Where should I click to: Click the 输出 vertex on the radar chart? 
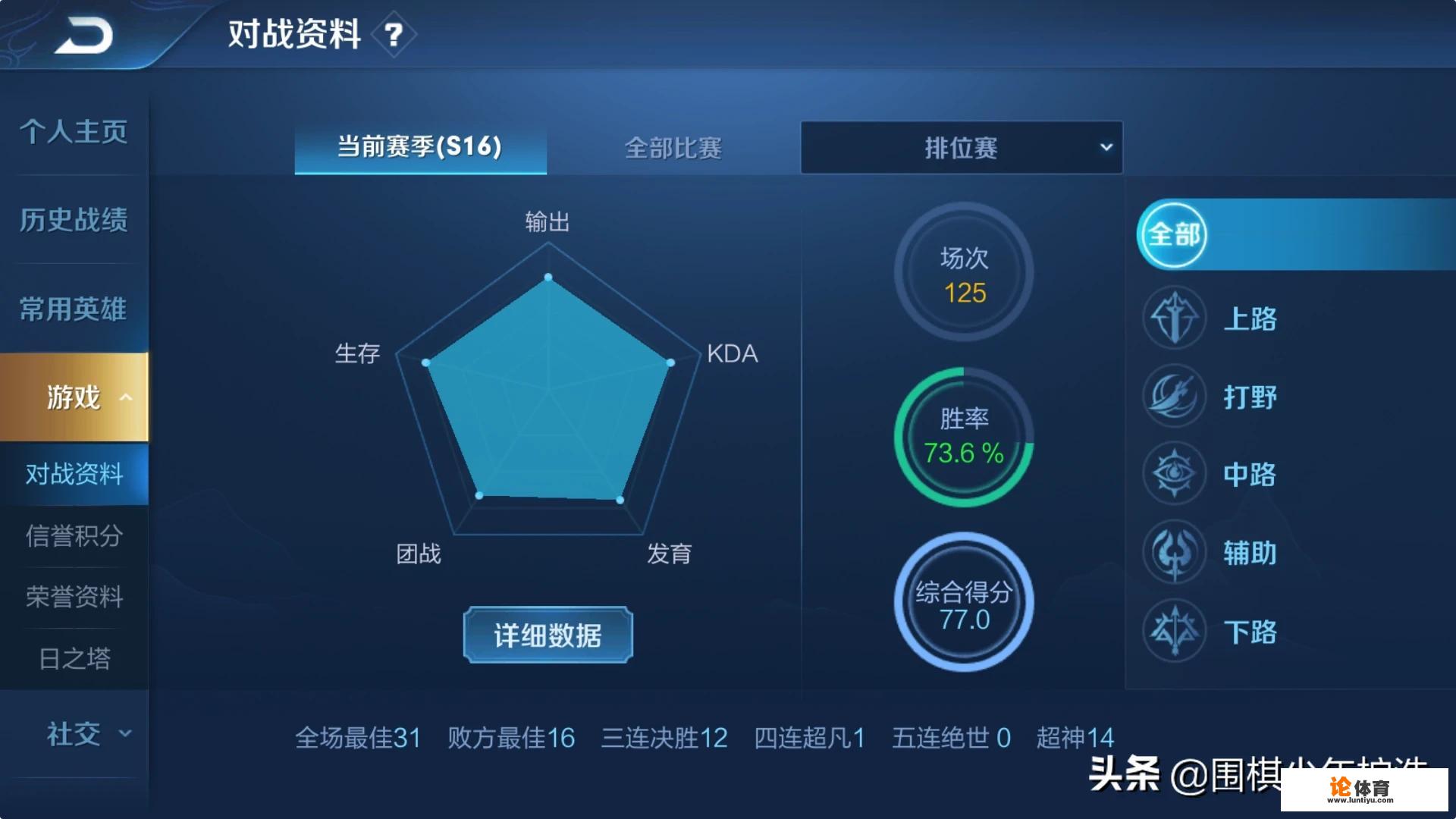pos(547,277)
